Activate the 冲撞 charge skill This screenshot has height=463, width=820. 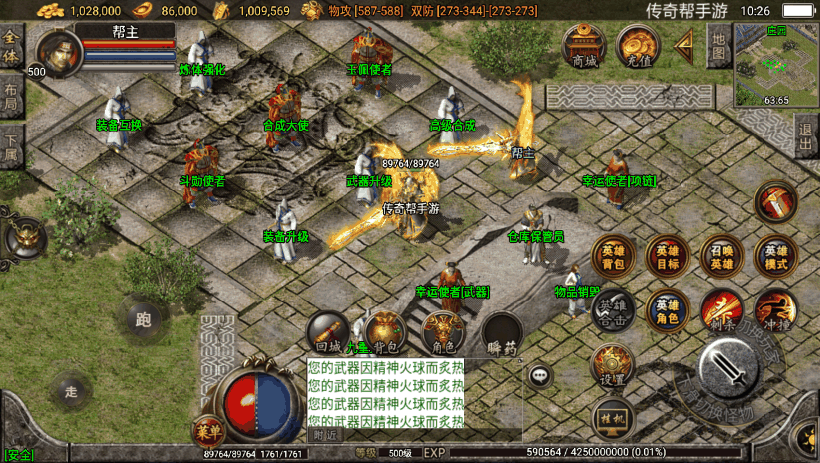coord(775,310)
